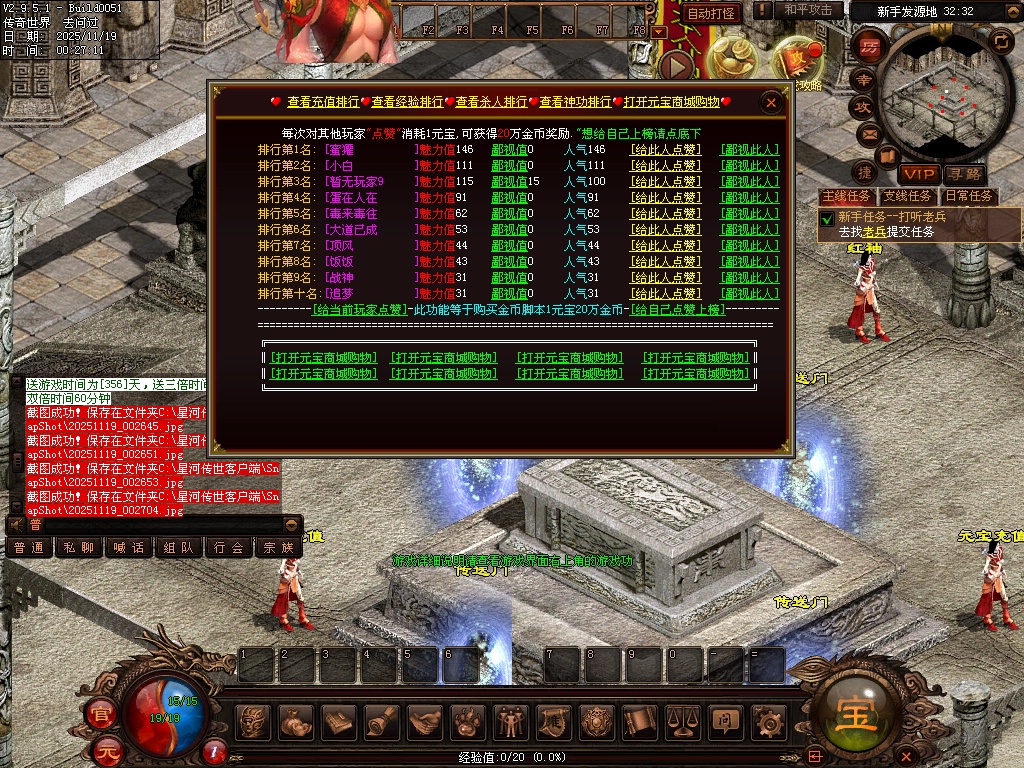This screenshot has height=768, width=1024.
Task: Close the ranking window with the X
Action: pyautogui.click(x=771, y=102)
